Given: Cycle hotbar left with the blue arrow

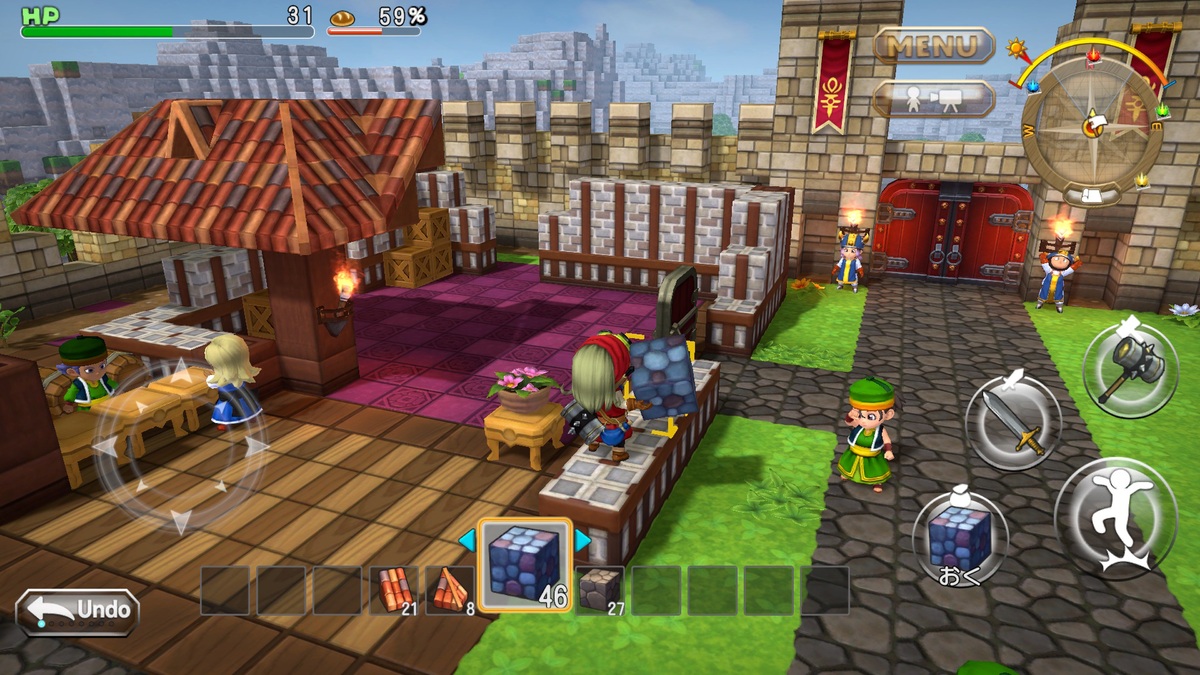Looking at the screenshot, I should pos(467,541).
